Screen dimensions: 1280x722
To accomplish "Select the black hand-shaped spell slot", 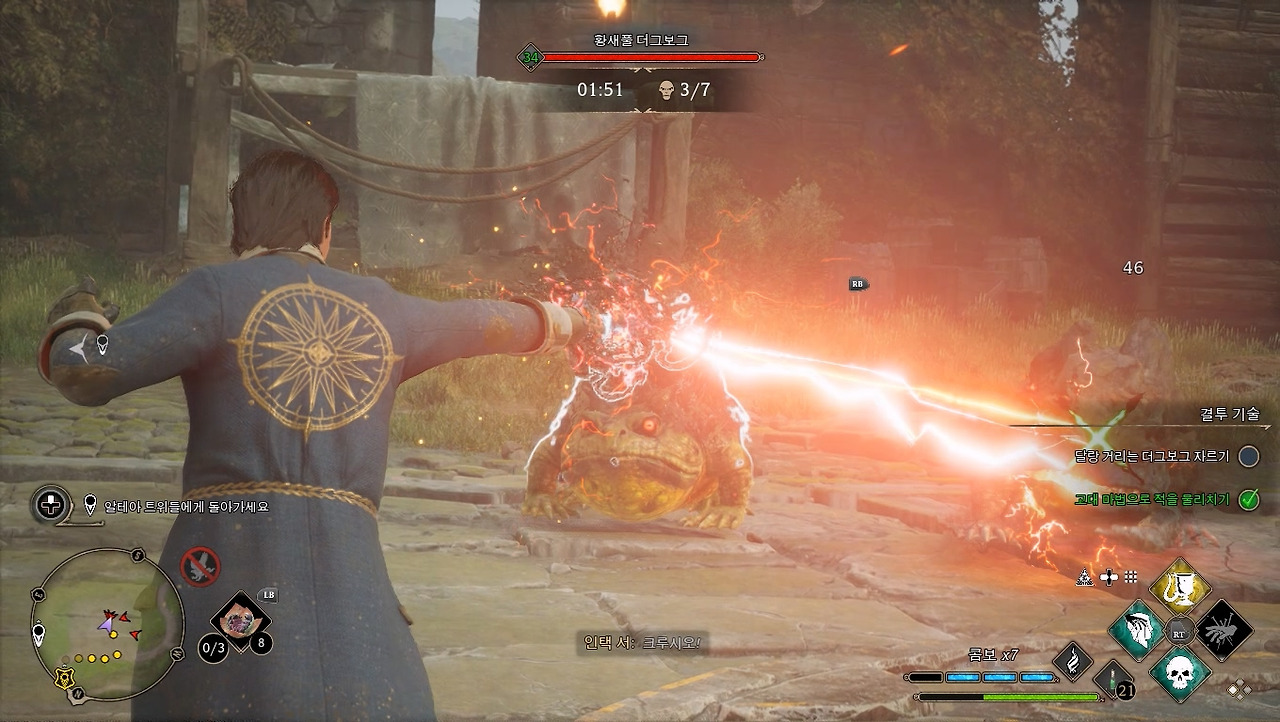I will [1224, 630].
